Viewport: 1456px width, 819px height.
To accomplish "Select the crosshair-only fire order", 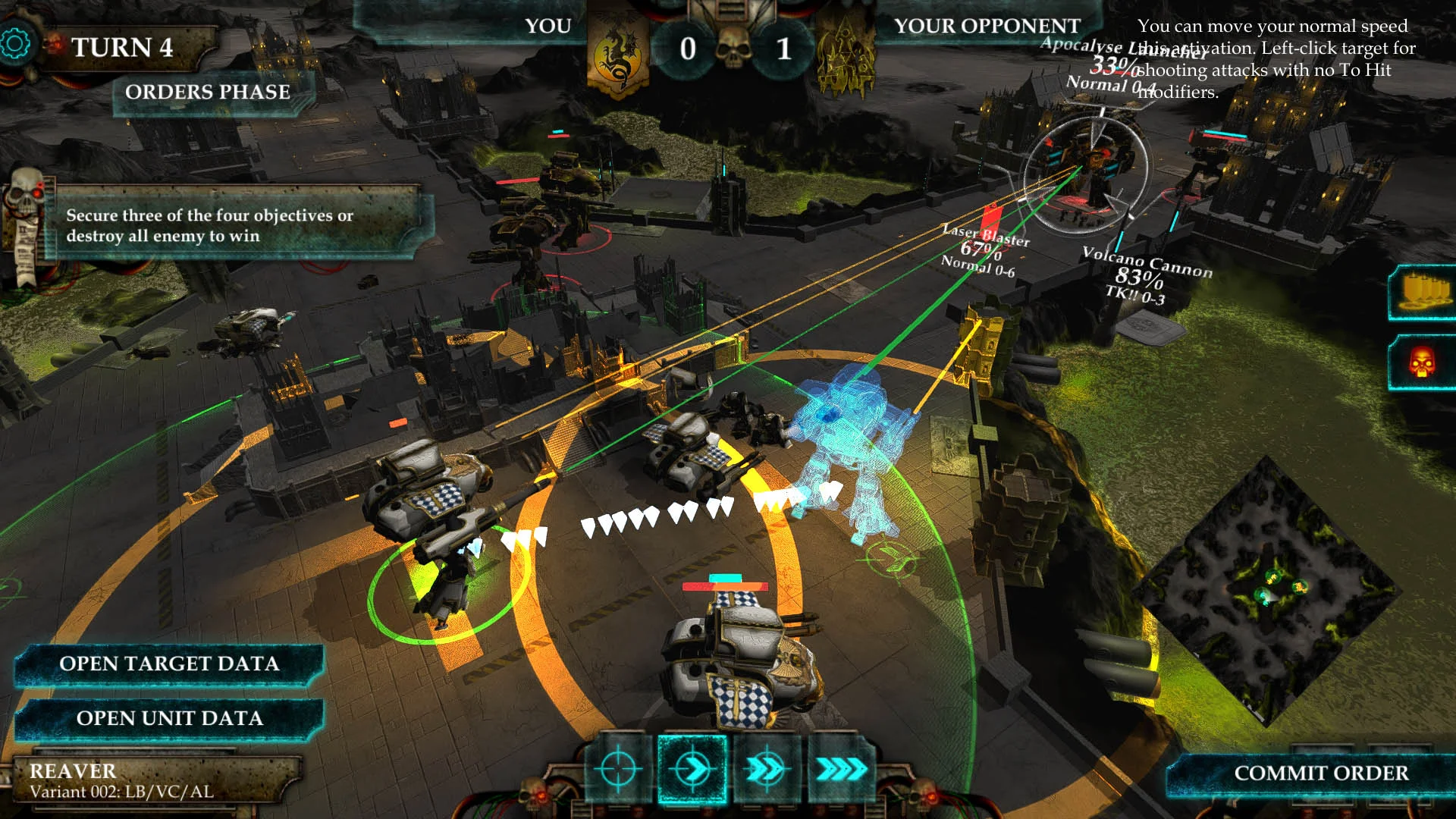I will pos(618,770).
